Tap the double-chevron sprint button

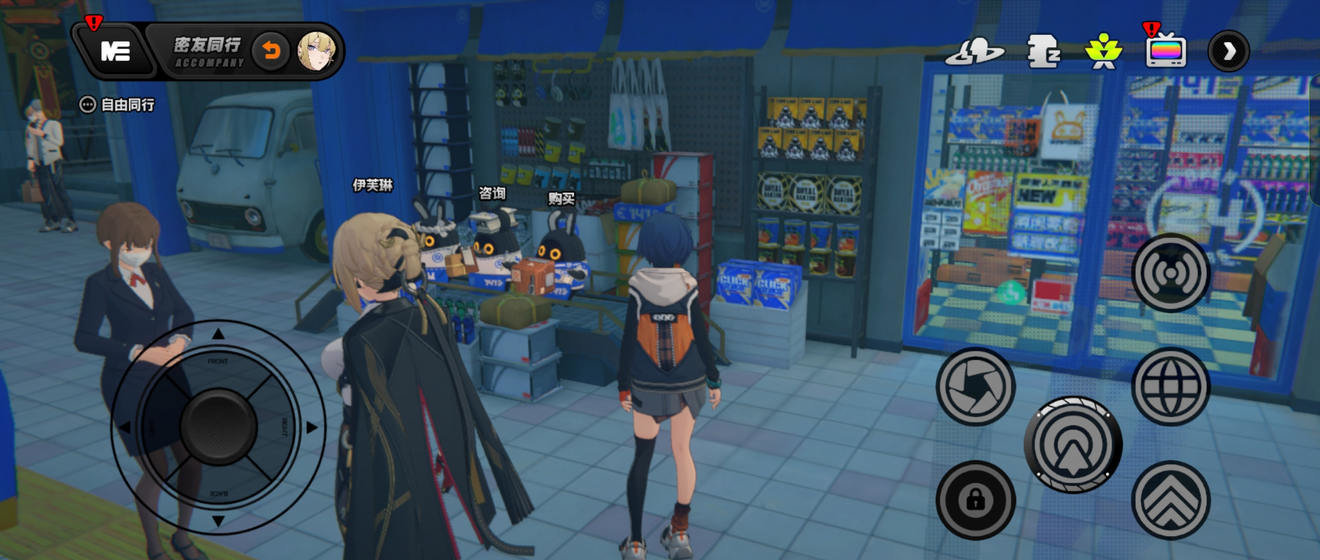(x=1171, y=499)
